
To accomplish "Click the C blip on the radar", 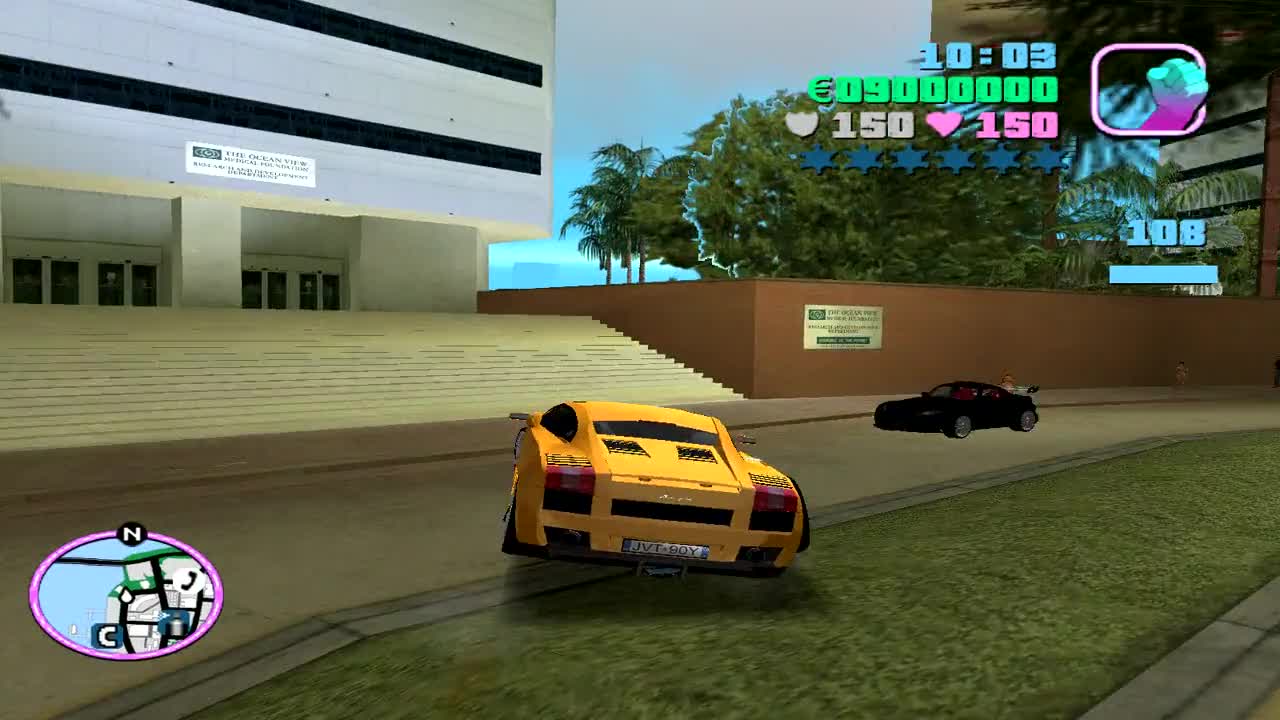I will click(108, 634).
